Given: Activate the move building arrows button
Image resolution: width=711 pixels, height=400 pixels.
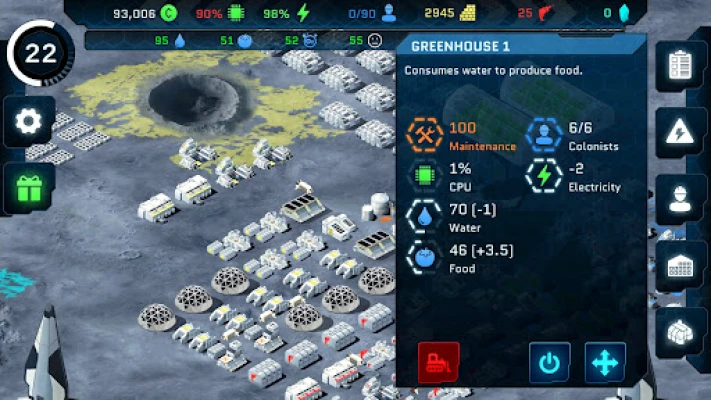Looking at the screenshot, I should click(605, 362).
